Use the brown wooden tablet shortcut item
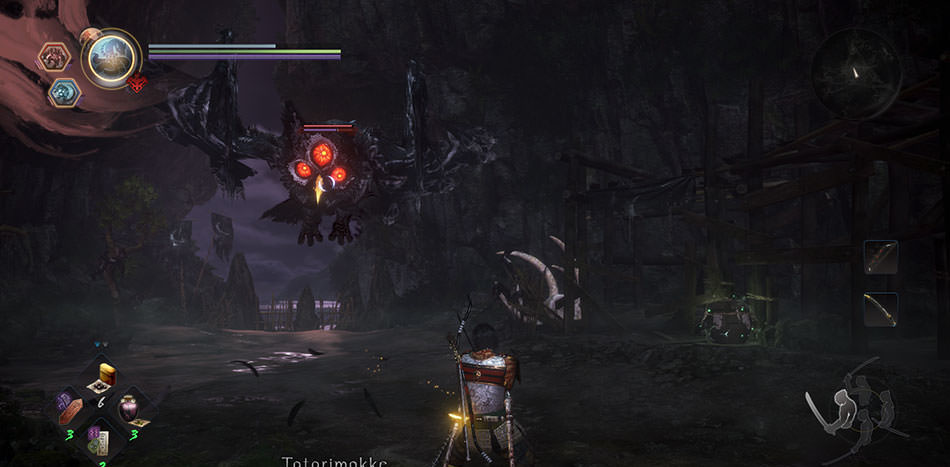 tap(70, 409)
